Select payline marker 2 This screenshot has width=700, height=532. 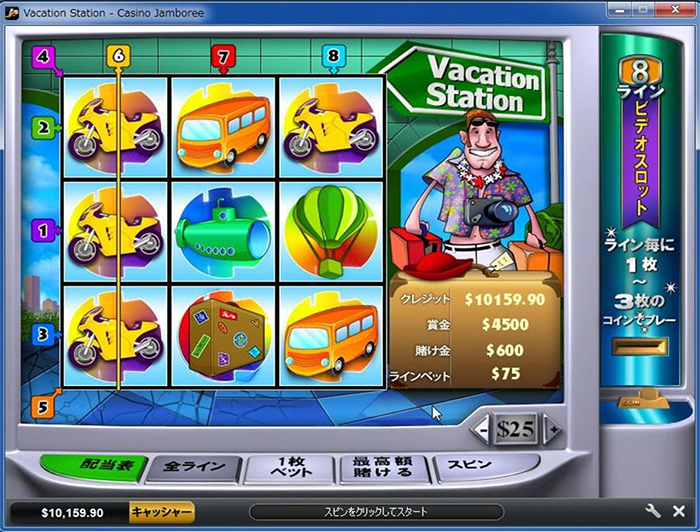(x=44, y=127)
